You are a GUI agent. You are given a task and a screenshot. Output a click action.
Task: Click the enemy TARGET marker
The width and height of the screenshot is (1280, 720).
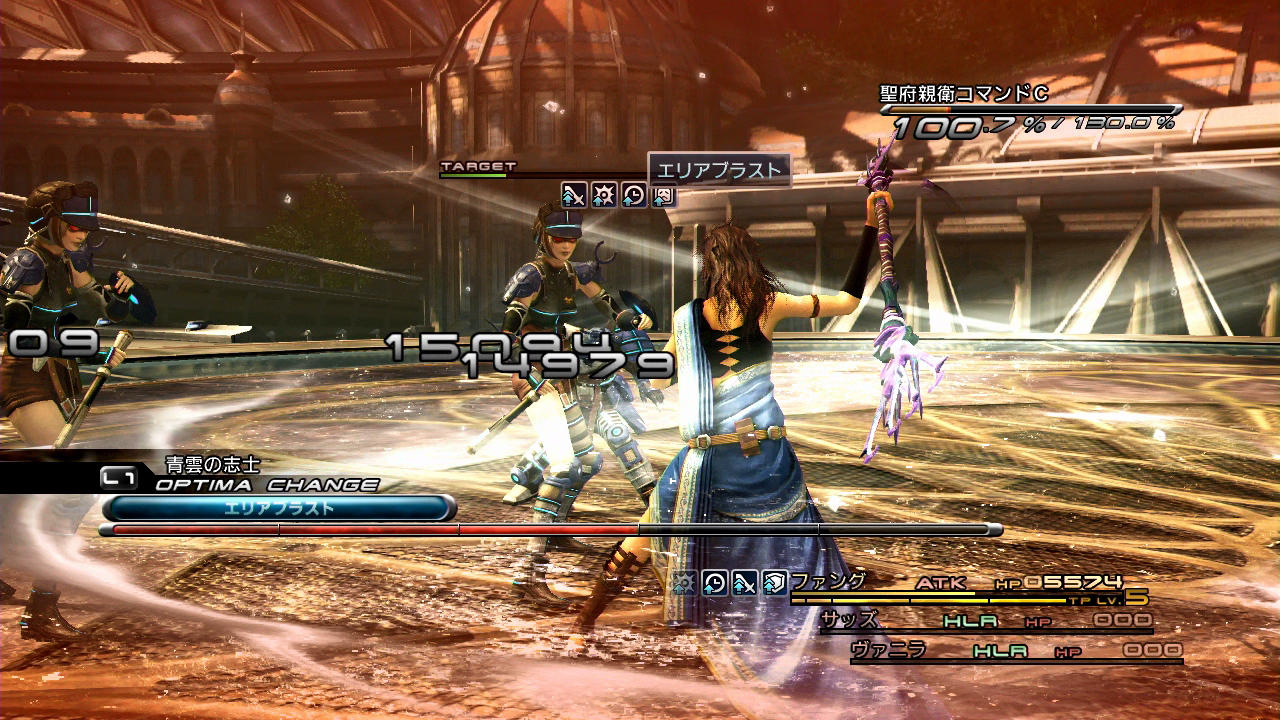(x=478, y=166)
